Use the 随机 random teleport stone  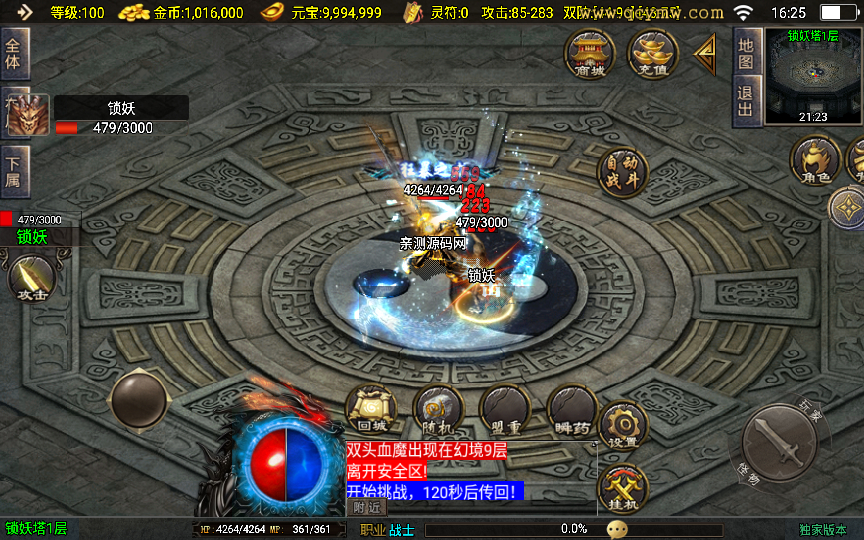point(438,410)
